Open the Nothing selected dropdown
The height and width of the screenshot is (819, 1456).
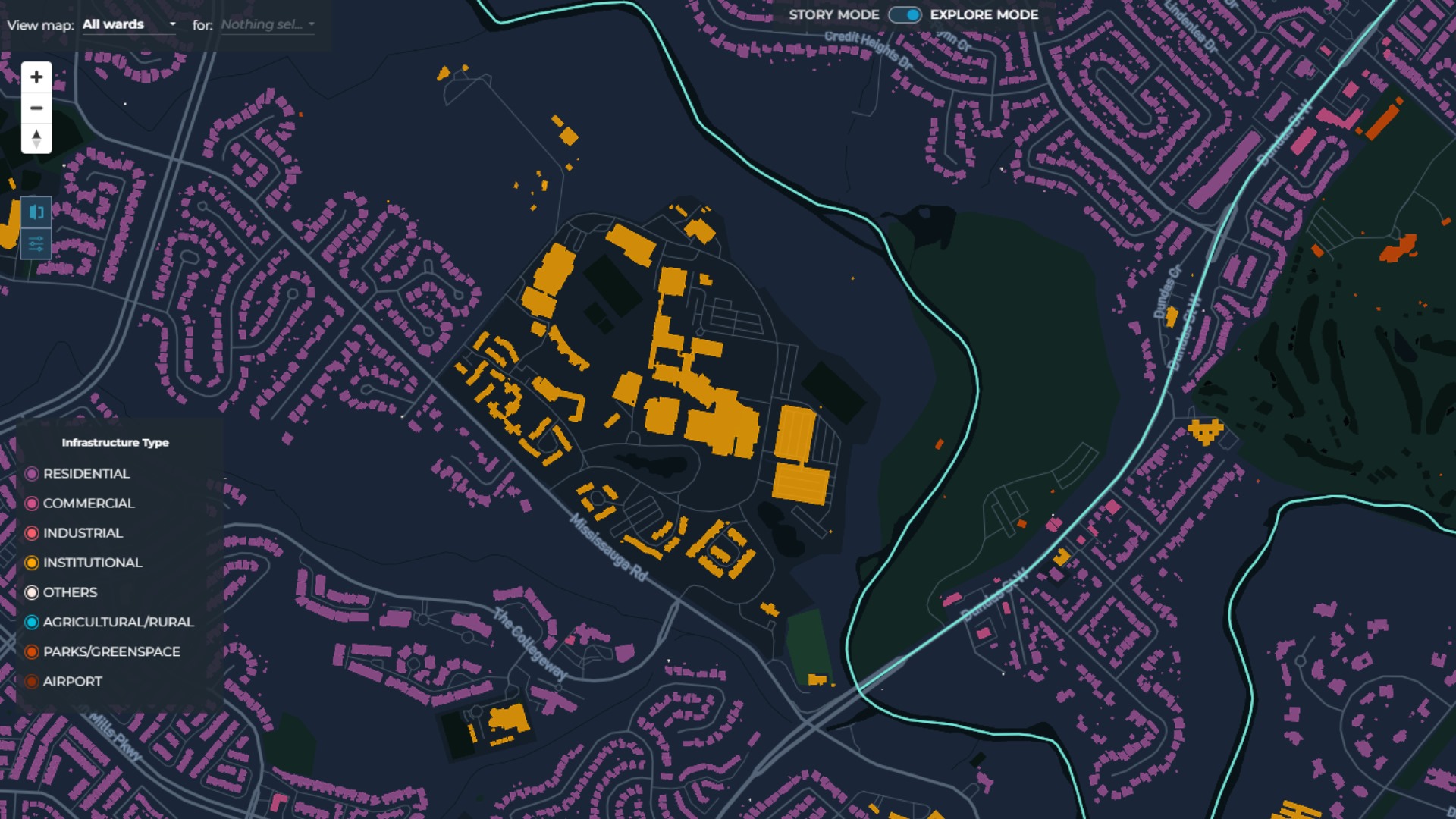pos(267,24)
